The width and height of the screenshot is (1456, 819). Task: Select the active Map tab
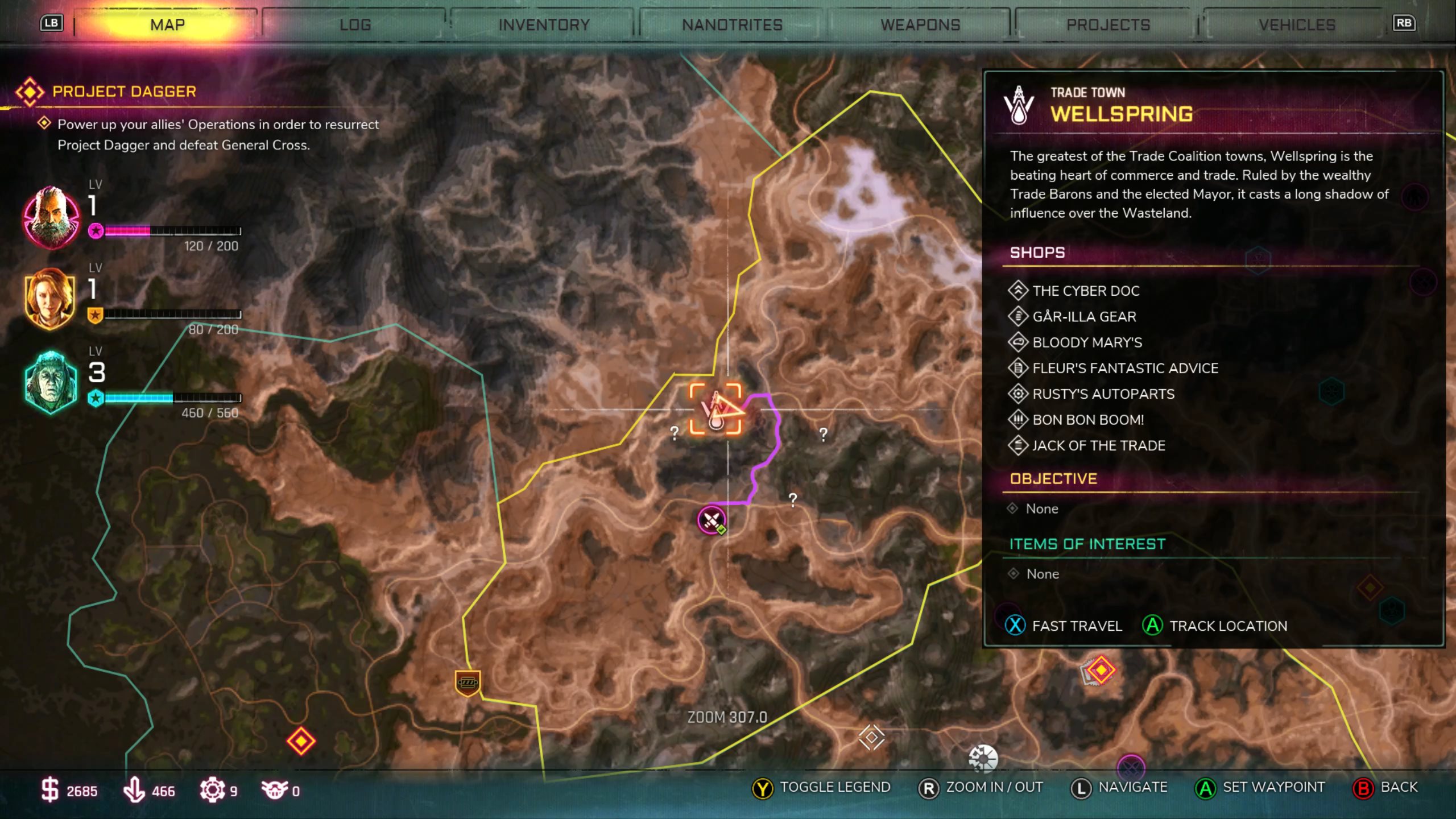[x=167, y=25]
